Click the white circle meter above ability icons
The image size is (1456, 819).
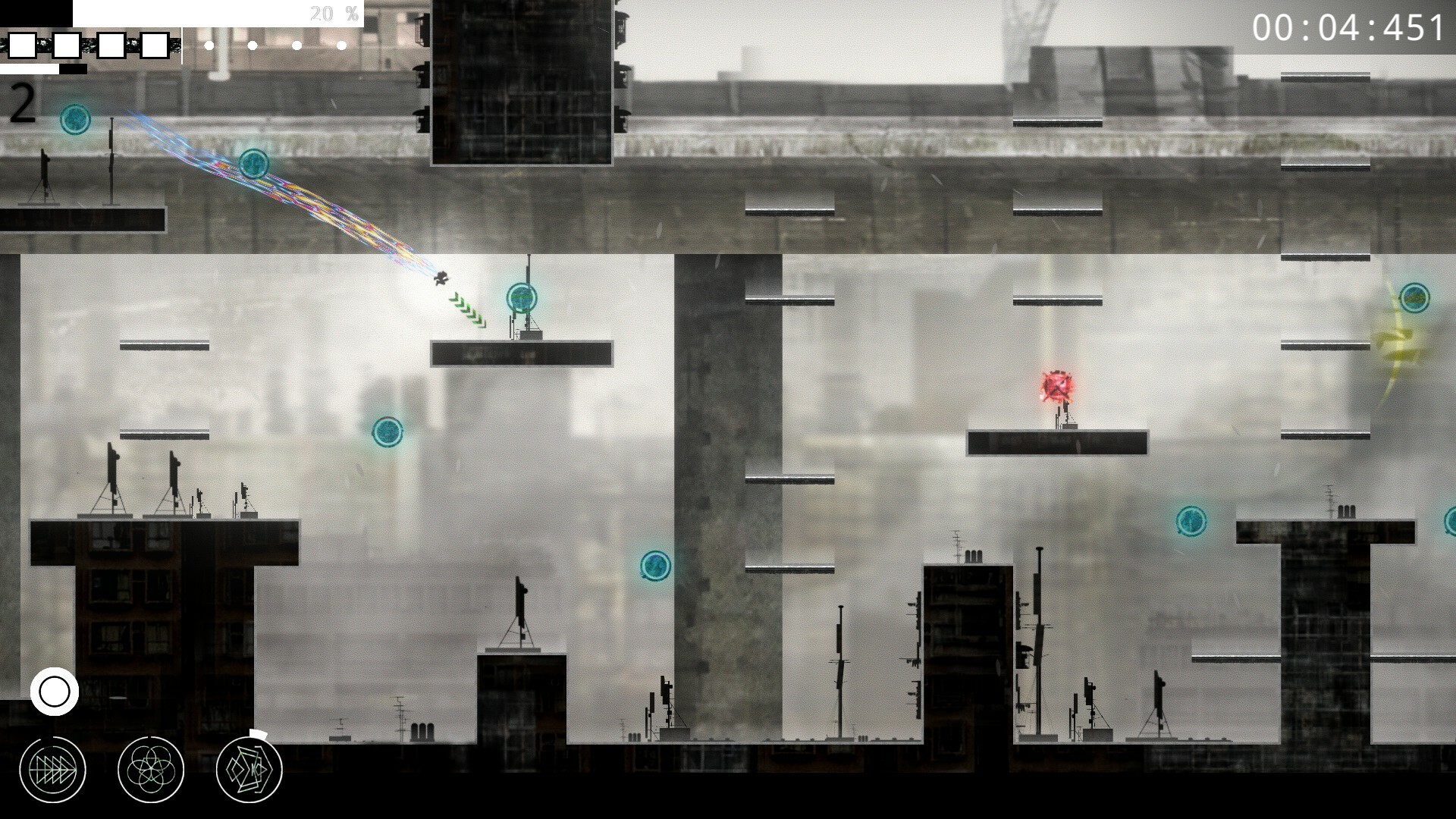[55, 690]
